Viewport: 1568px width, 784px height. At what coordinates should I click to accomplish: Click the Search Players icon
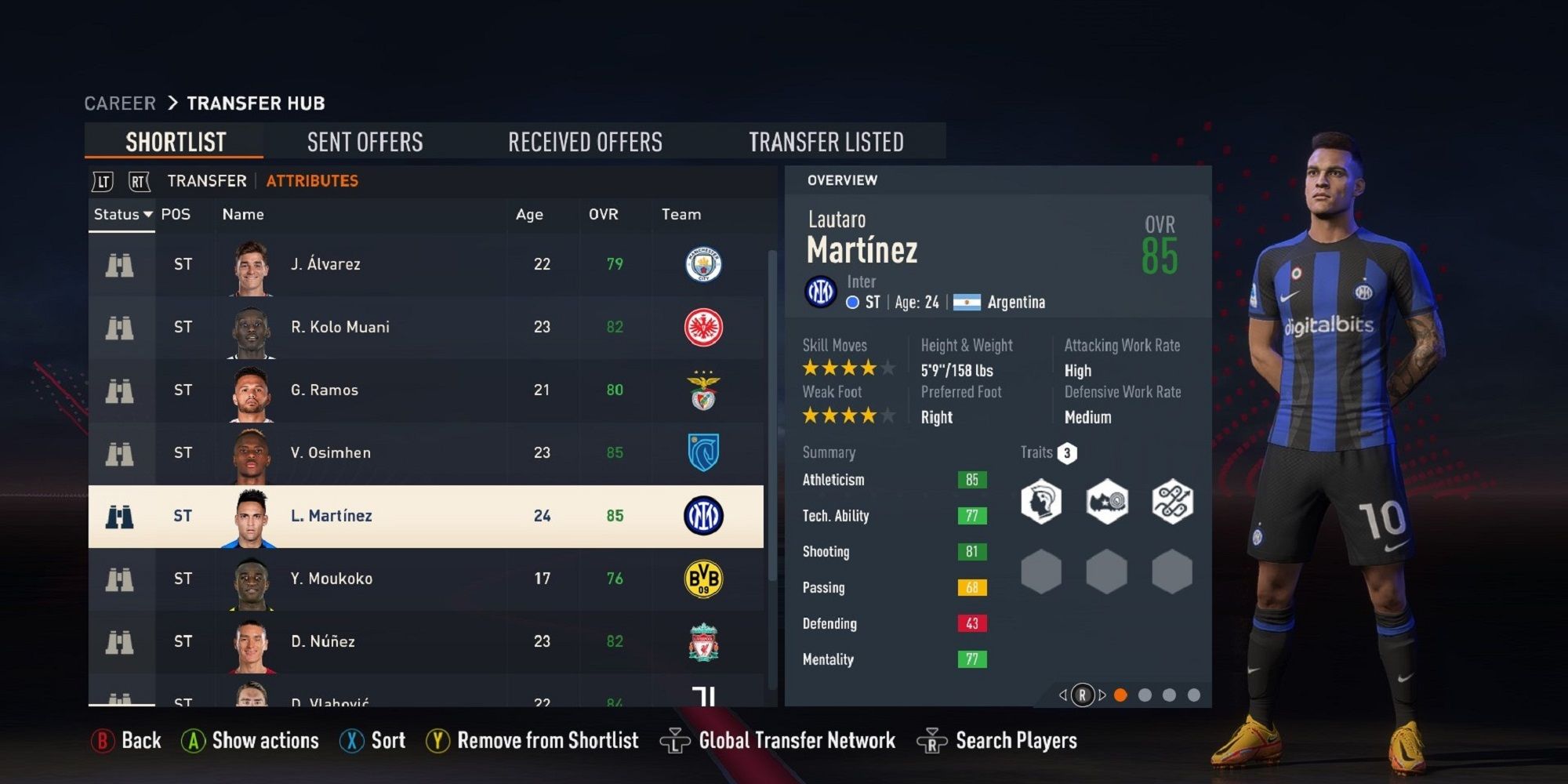click(x=933, y=739)
